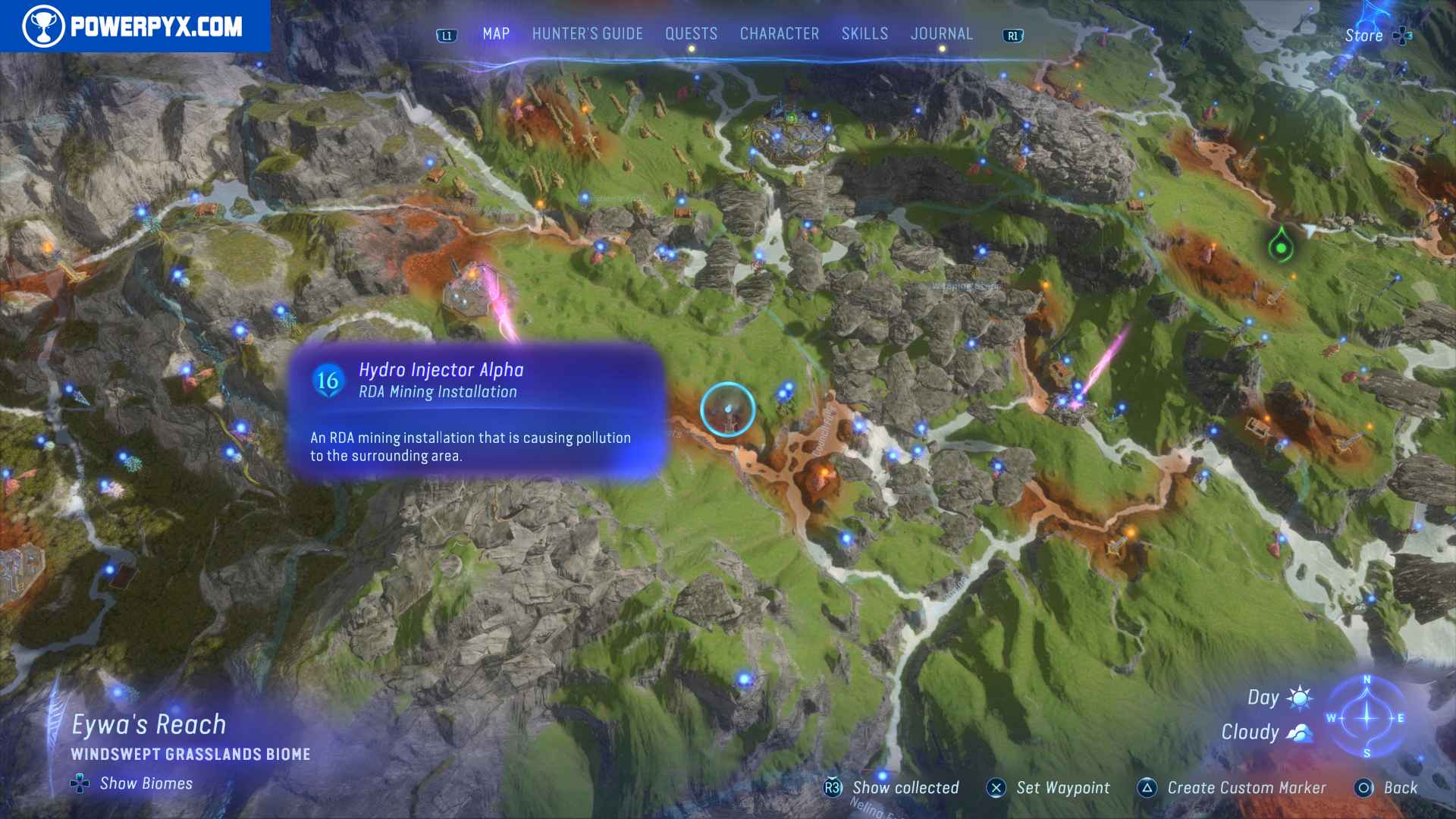The image size is (1456, 819).
Task: Click the L1 shoulder button icon
Action: coord(446,34)
